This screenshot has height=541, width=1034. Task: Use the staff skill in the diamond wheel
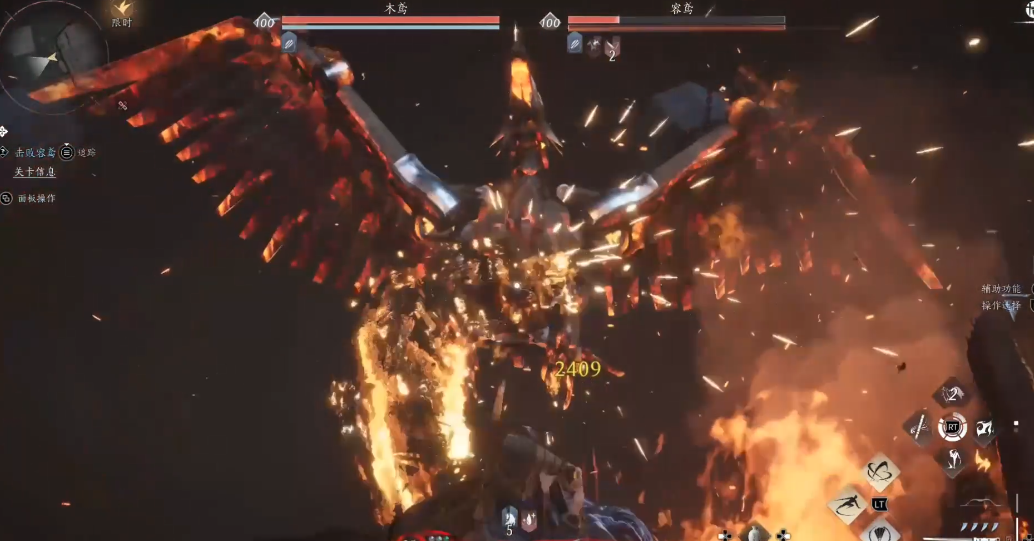(919, 428)
